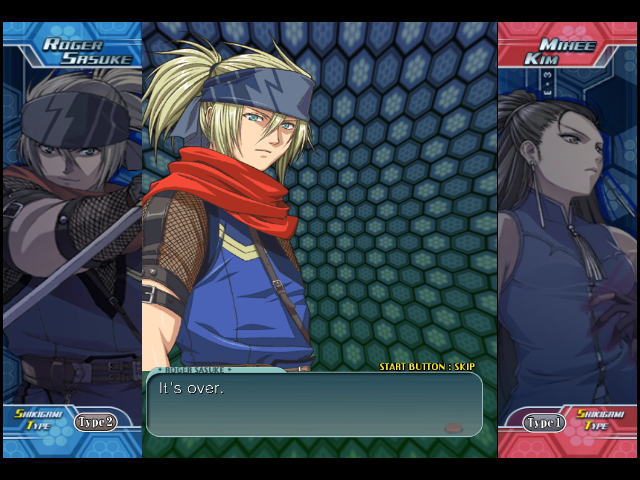This screenshot has width=640, height=480.
Task: Advance the "It's over." dialogue box
Action: [x=314, y=404]
